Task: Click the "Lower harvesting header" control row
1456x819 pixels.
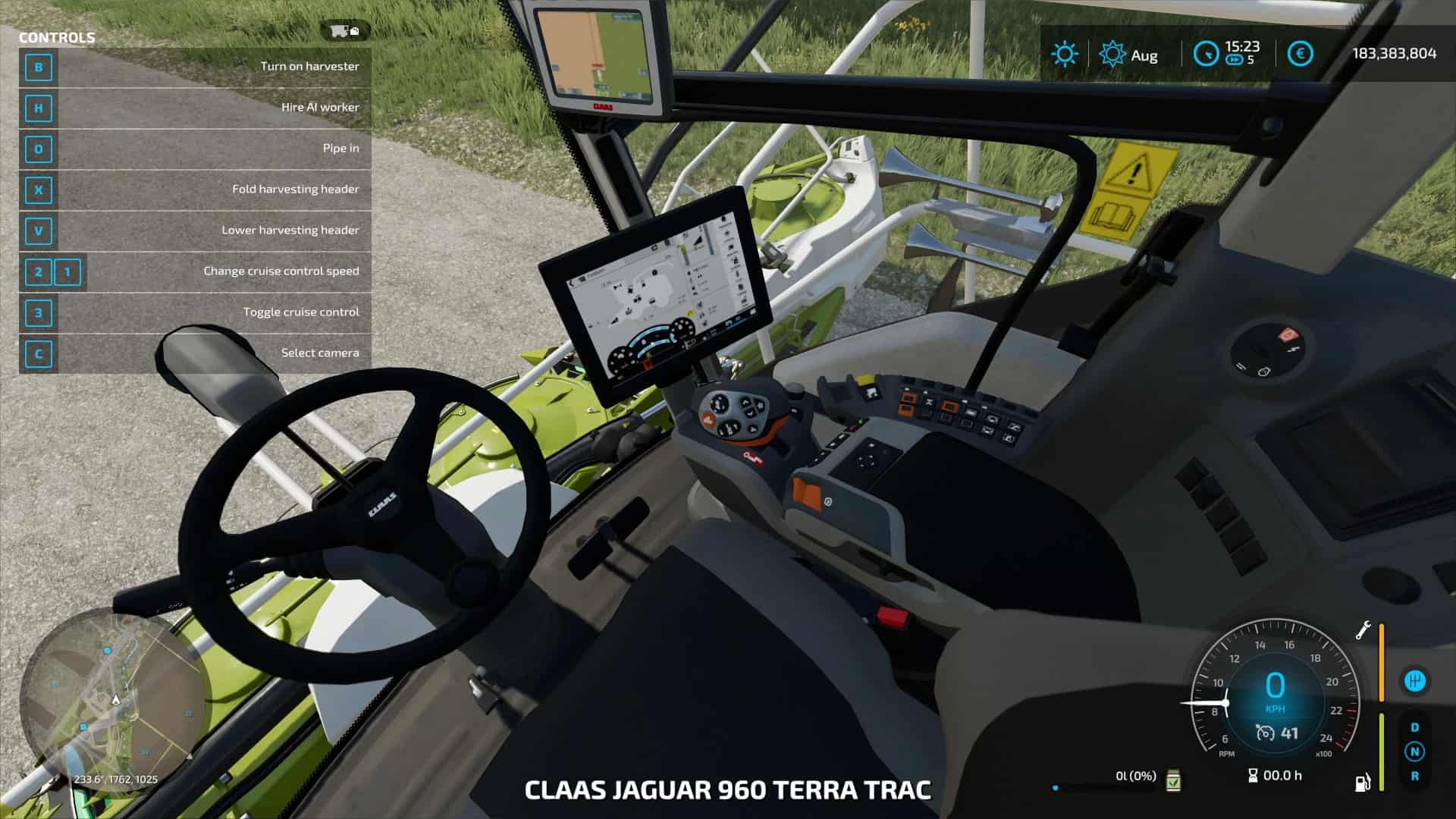Action: click(195, 231)
